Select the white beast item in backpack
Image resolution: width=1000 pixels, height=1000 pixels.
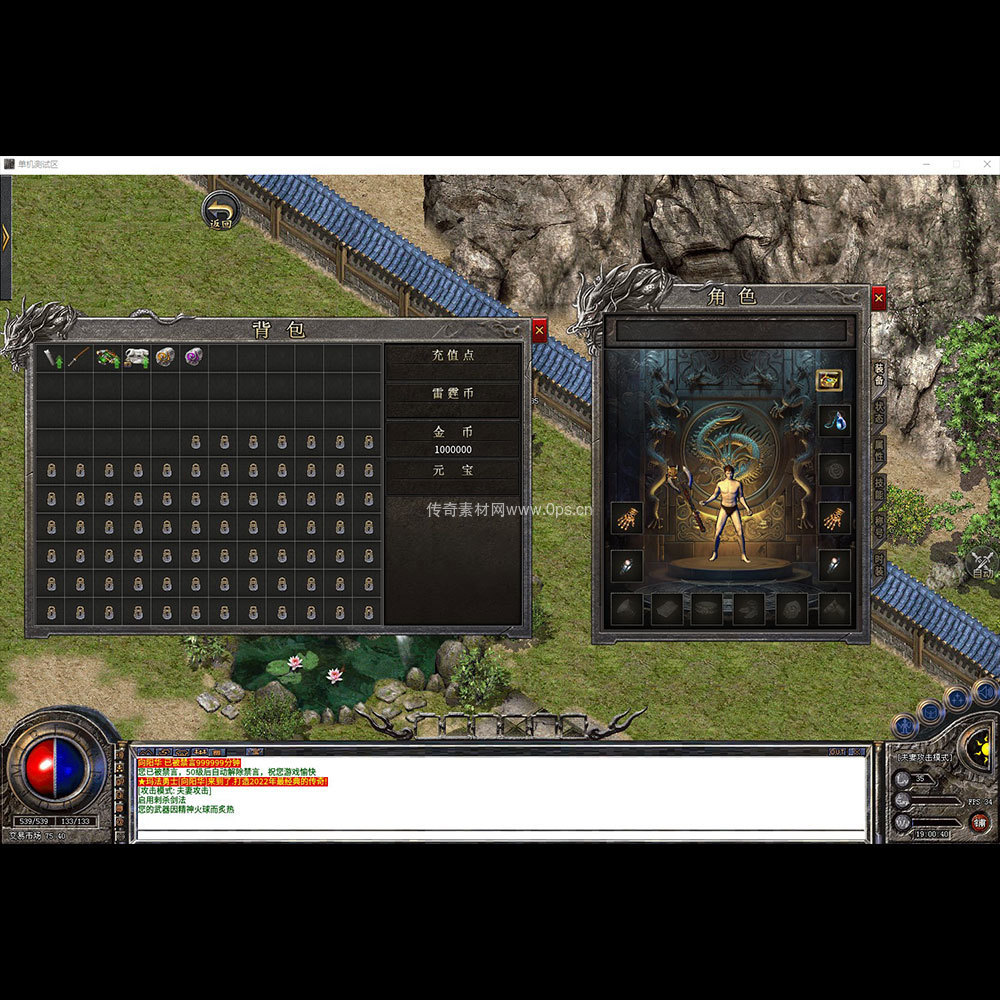point(136,358)
